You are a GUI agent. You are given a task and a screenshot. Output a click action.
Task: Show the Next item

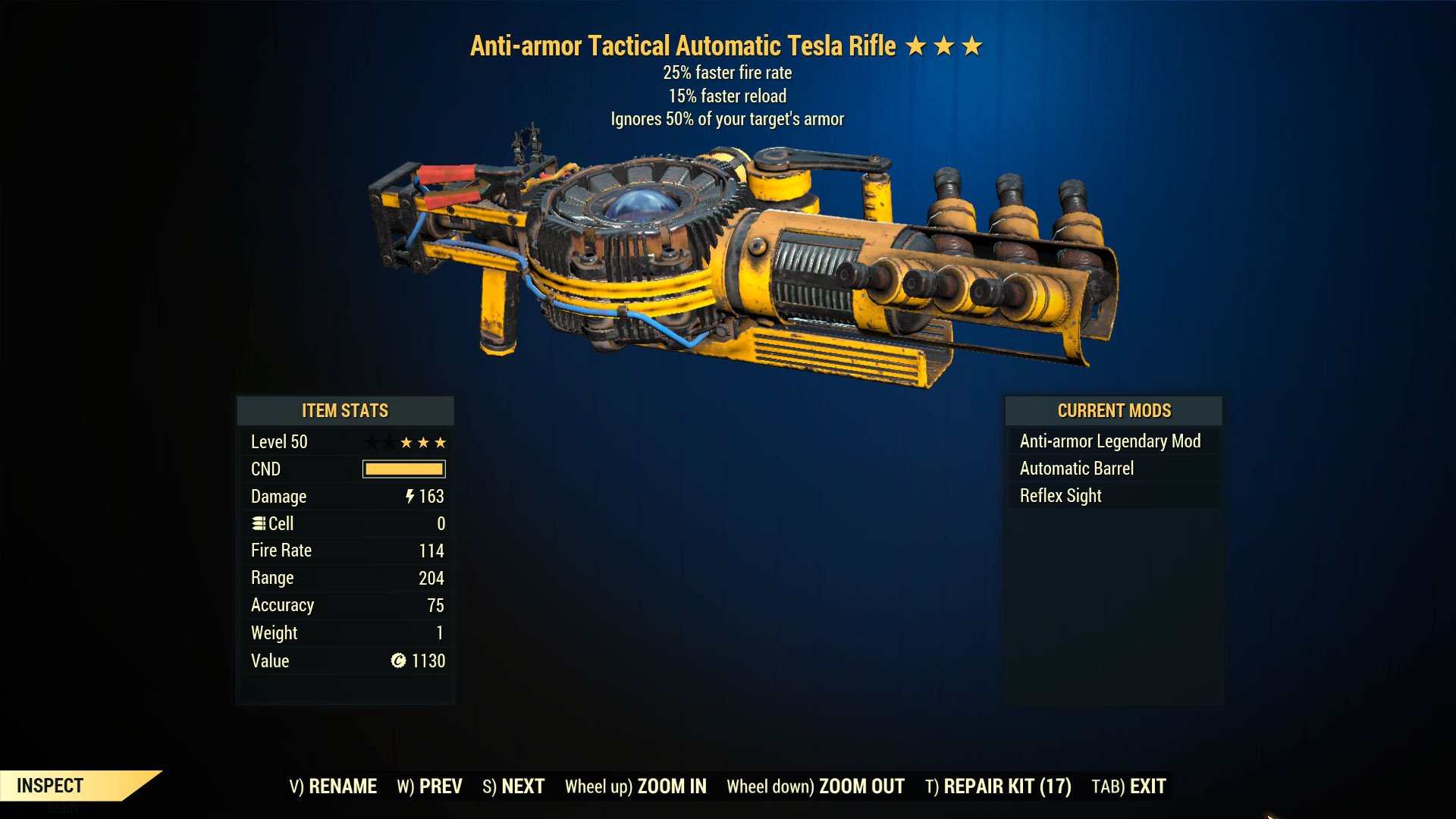513,786
